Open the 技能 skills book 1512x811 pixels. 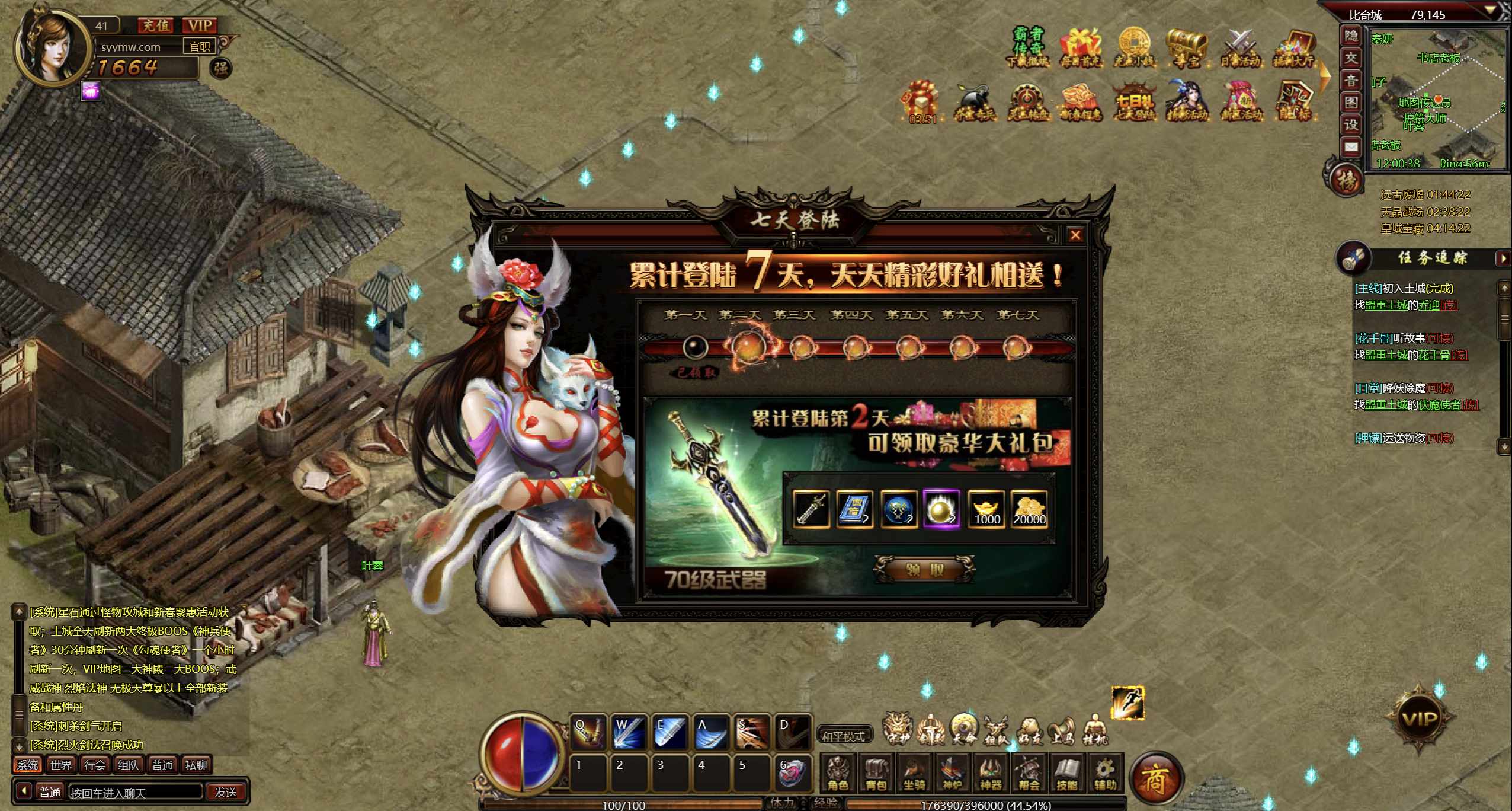[x=1066, y=774]
